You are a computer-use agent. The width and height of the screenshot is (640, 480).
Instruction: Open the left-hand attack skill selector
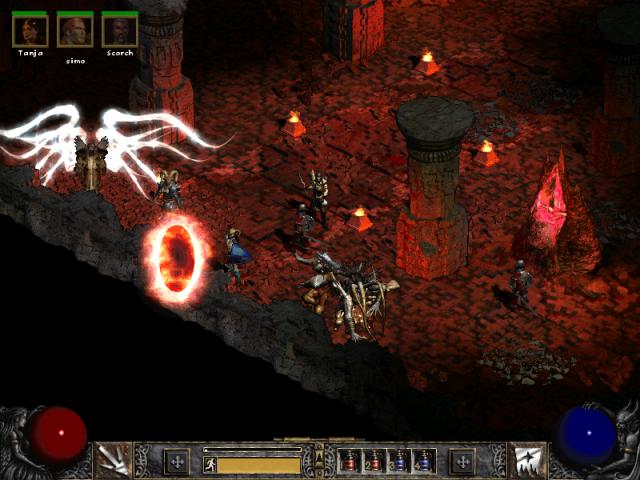coord(112,460)
